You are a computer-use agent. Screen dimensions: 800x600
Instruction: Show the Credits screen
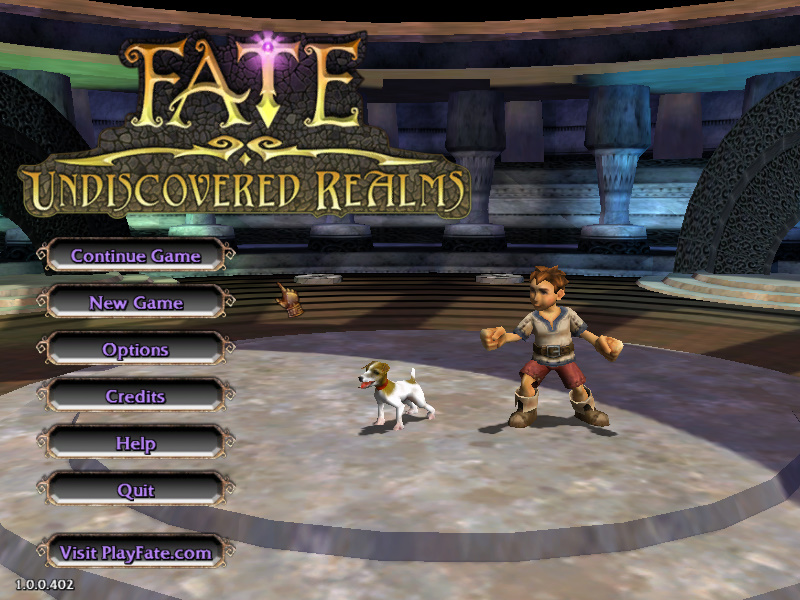tap(135, 397)
